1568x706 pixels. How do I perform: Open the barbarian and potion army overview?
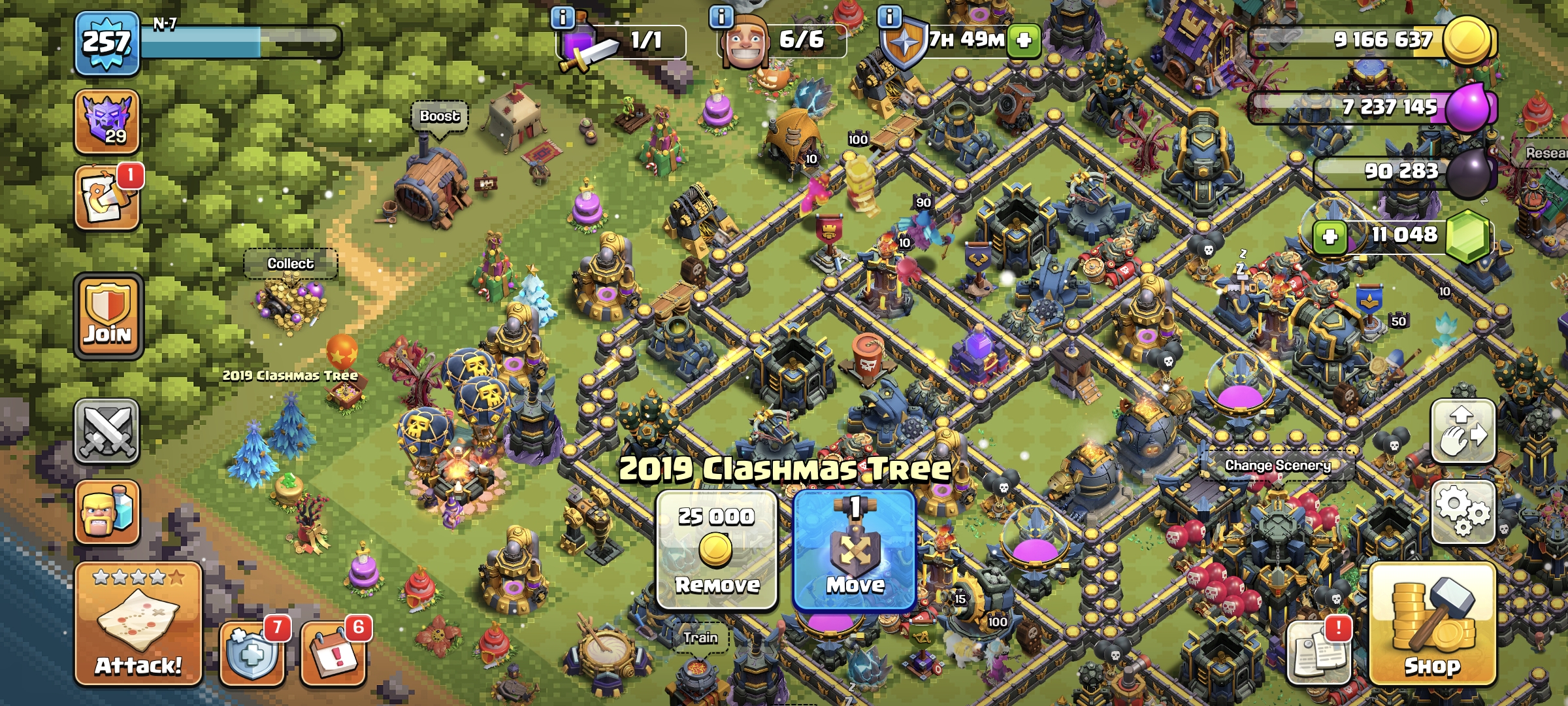point(107,512)
